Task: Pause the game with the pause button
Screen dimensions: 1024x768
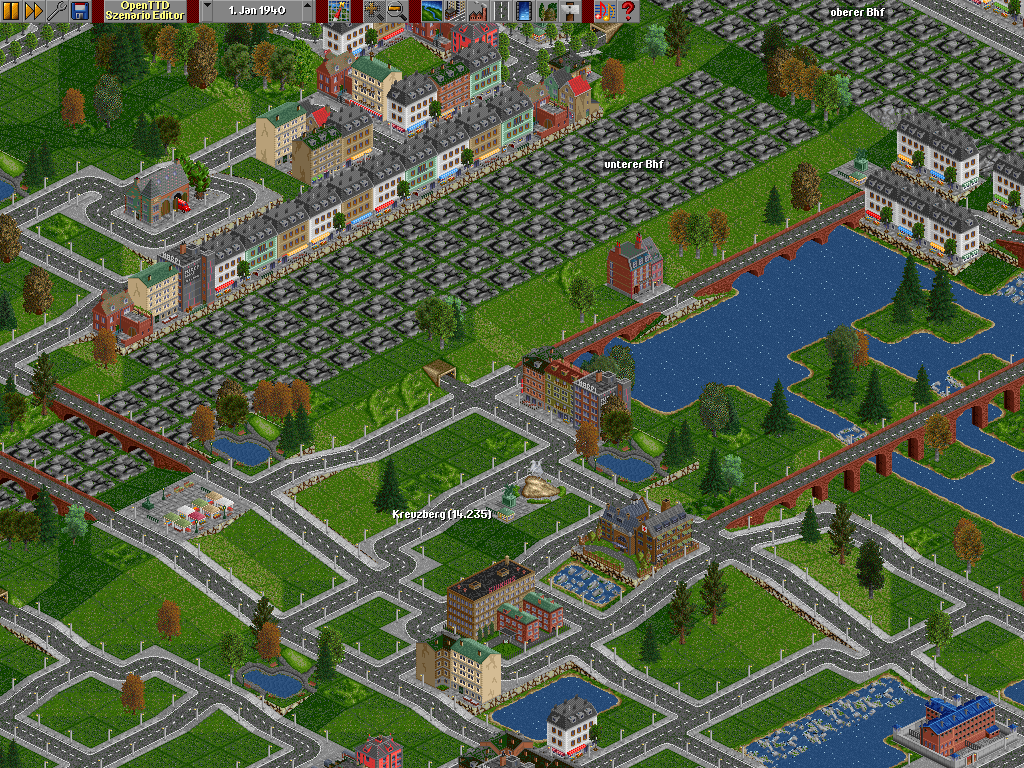Action: (11, 11)
